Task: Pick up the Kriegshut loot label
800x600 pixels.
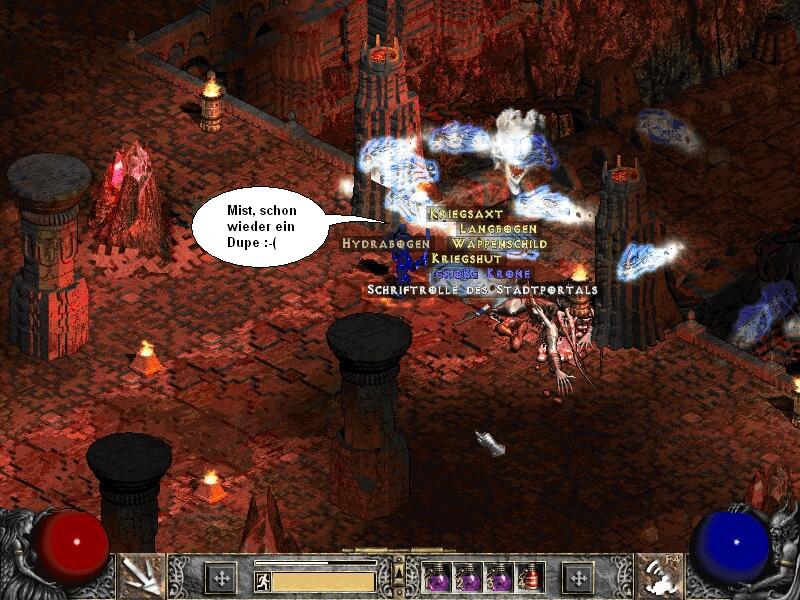Action: point(466,258)
